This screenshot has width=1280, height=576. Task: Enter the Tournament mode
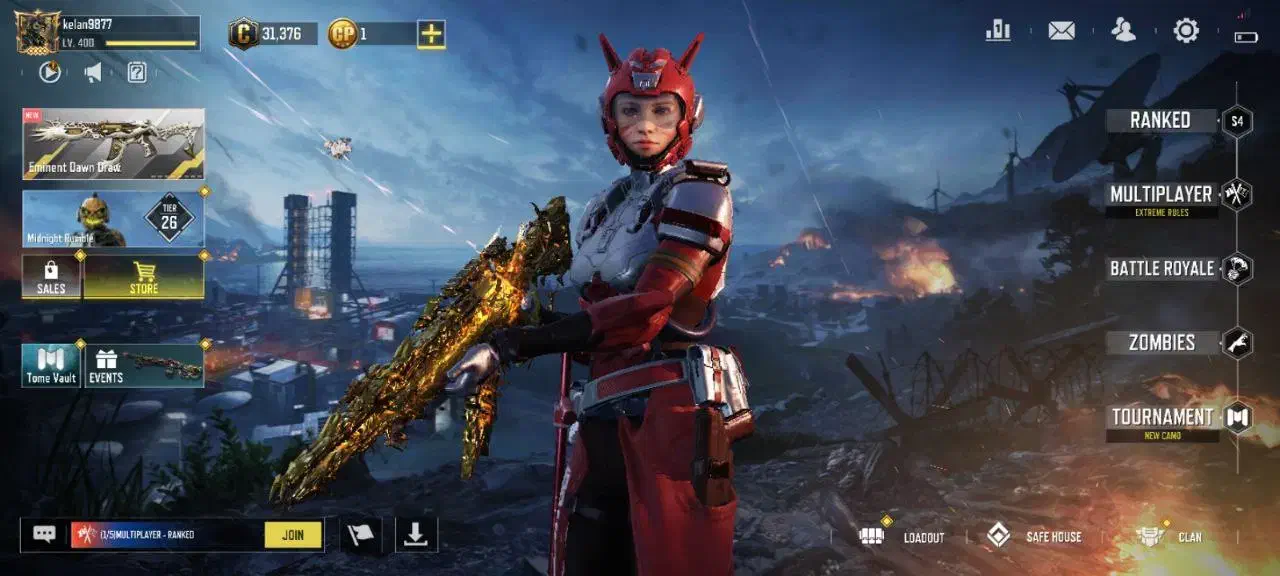tap(1162, 417)
